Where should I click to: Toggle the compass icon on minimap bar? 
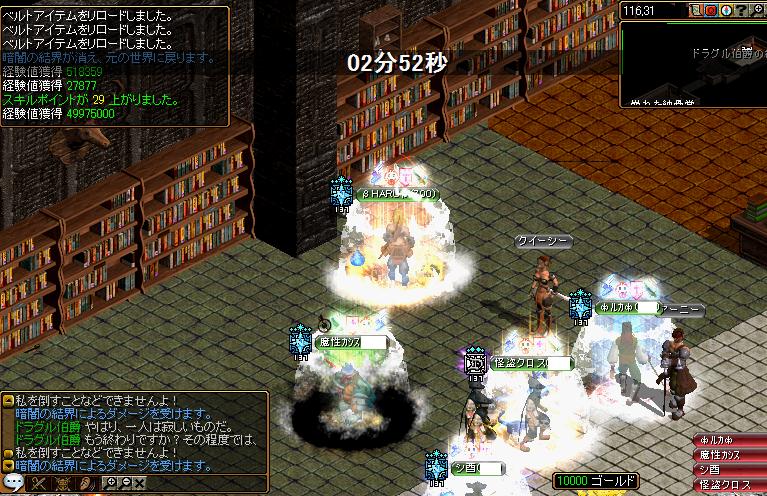click(726, 11)
